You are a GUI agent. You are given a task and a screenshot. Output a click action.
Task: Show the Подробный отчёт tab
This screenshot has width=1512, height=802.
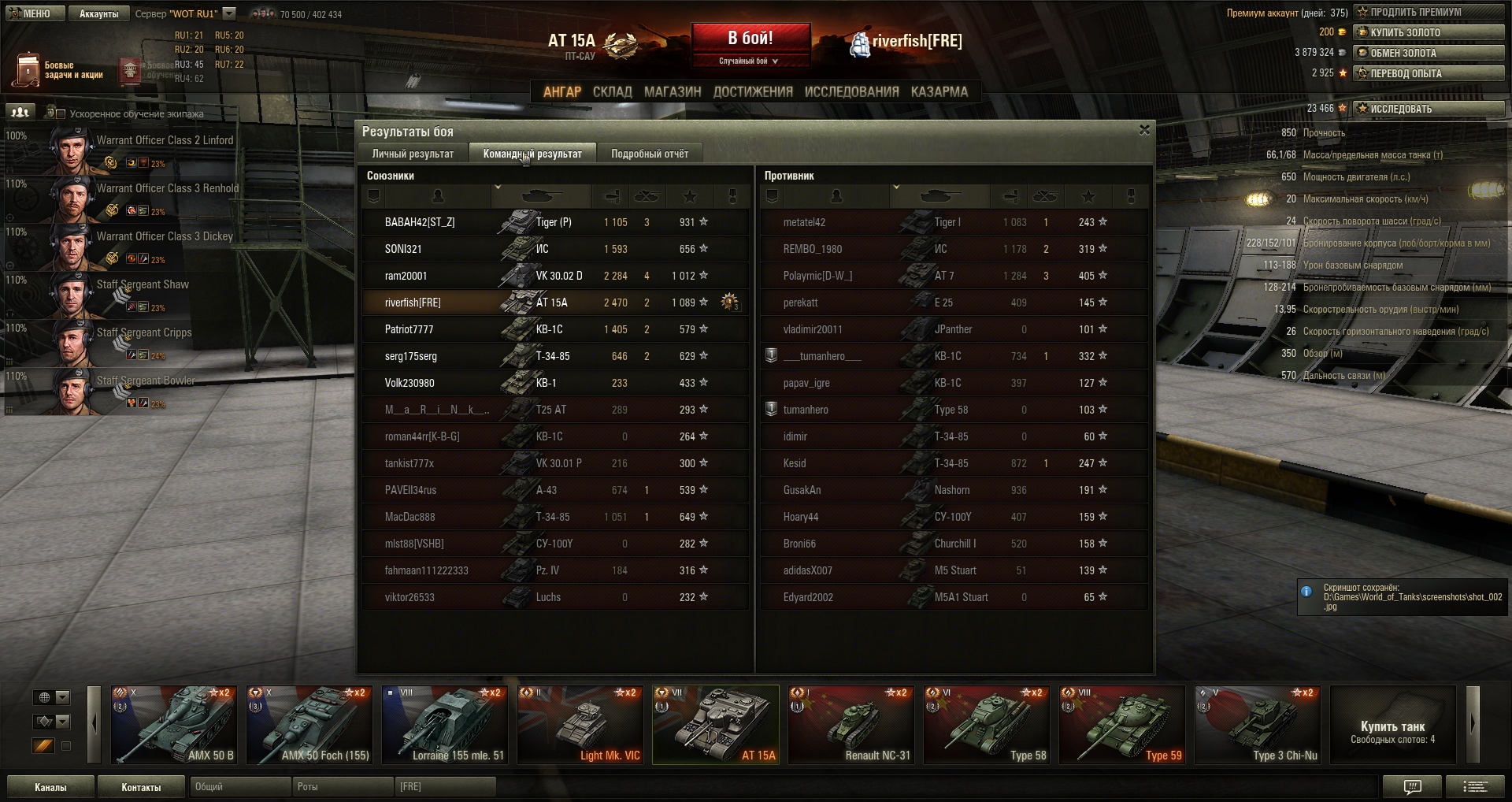tap(649, 154)
